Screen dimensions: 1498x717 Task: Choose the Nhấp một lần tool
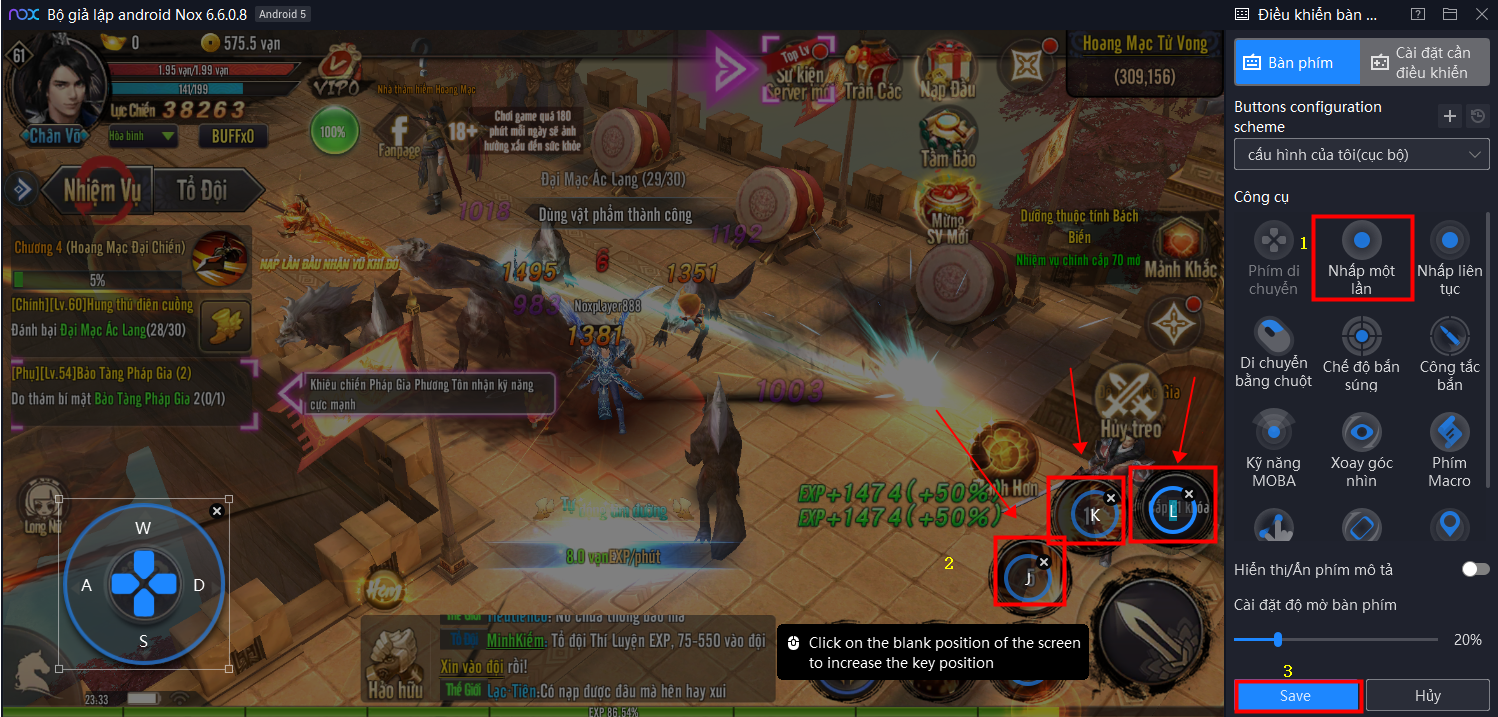click(x=1361, y=255)
